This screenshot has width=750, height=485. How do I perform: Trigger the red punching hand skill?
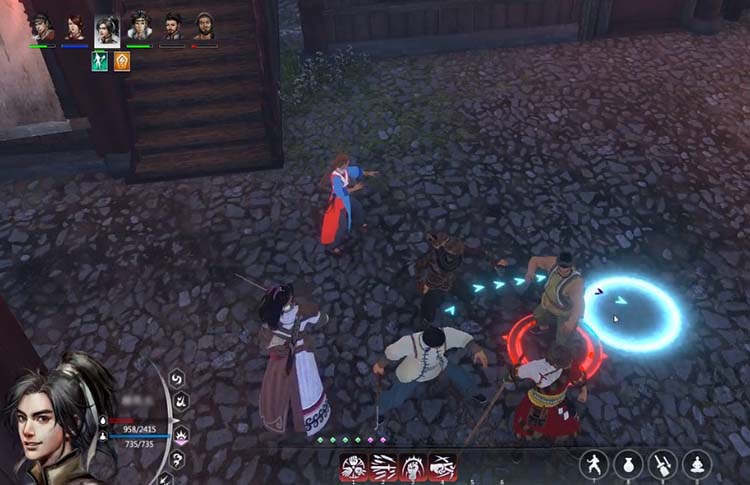[442, 467]
